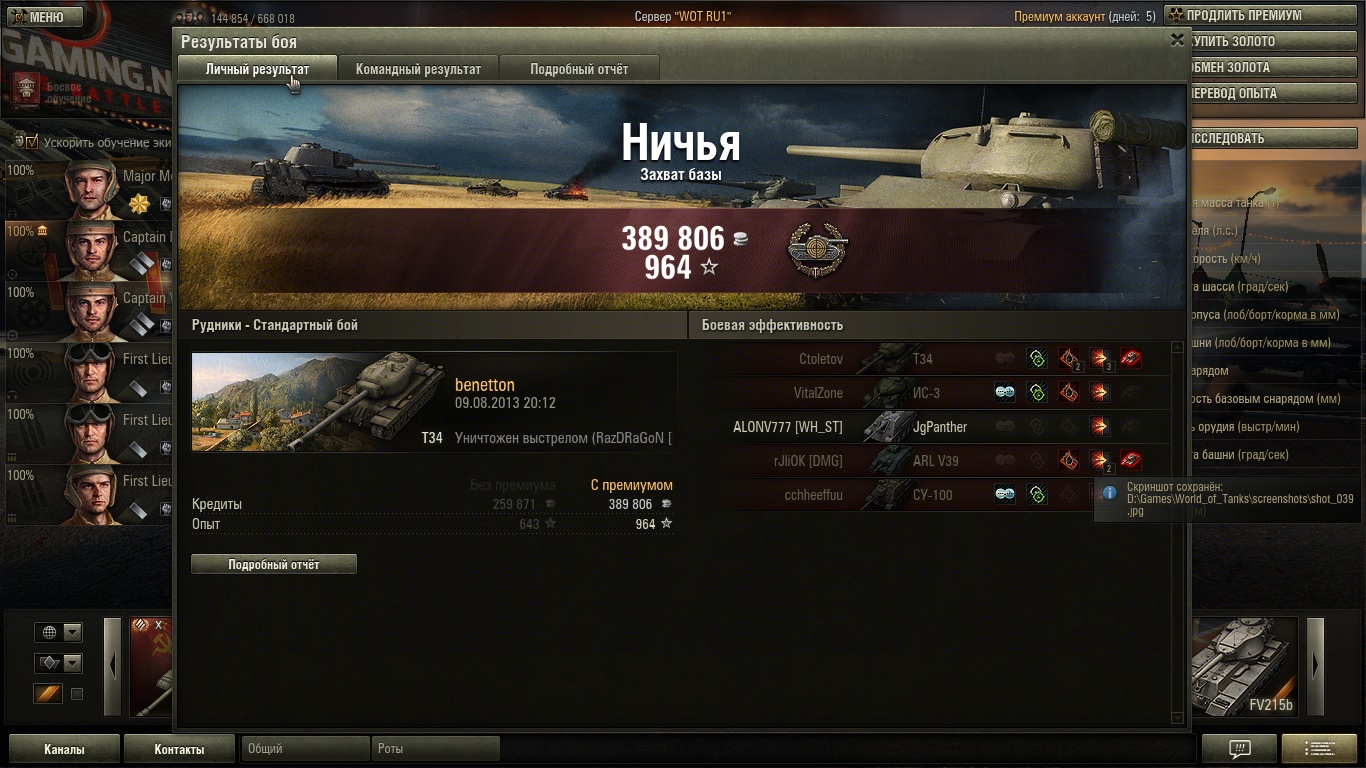Toggle the accelerate crew training checkbox
This screenshot has height=768, width=1366.
point(32,142)
